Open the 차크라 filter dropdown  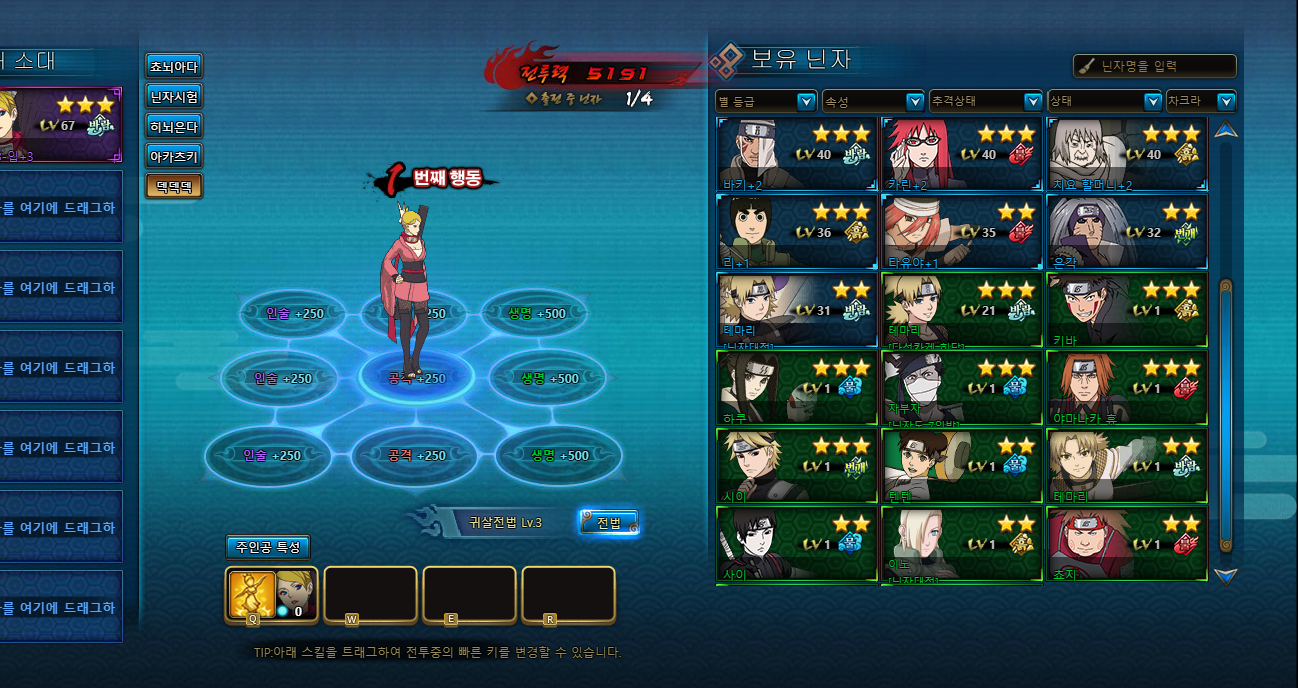(x=1201, y=101)
